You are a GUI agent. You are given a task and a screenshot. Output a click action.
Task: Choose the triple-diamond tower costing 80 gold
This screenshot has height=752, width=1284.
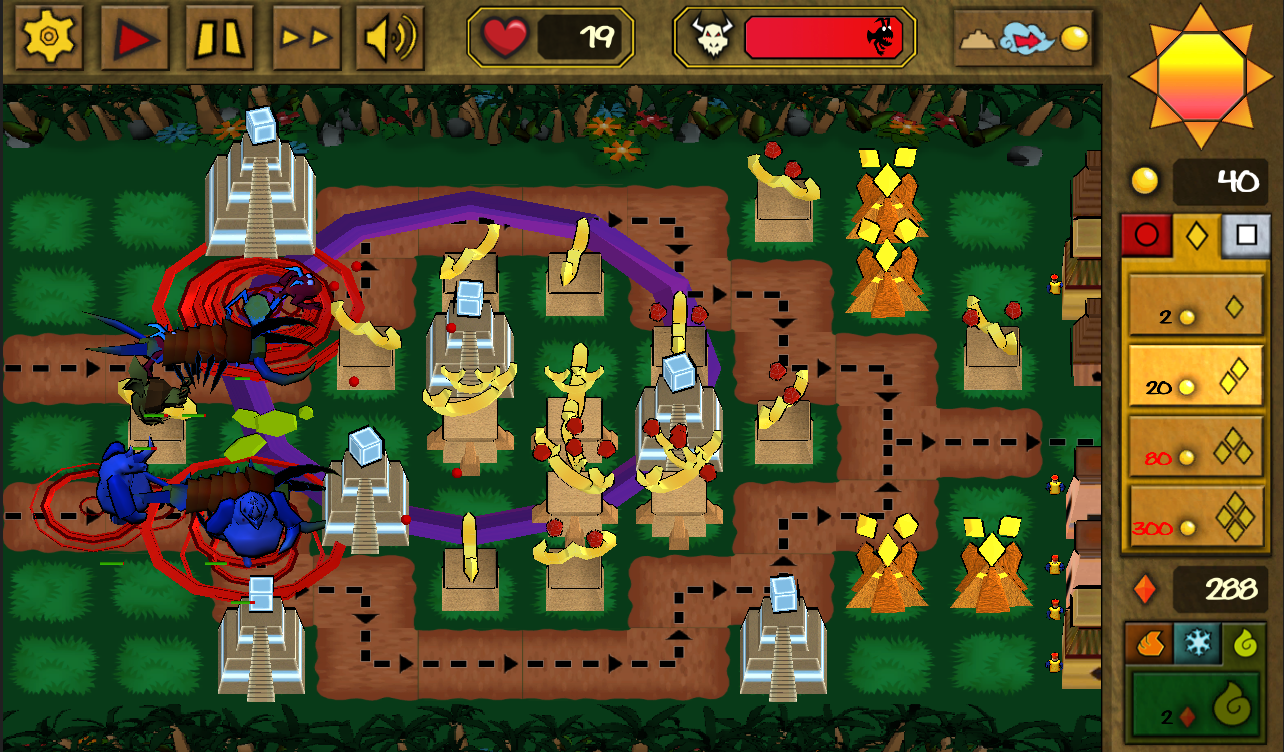[x=1196, y=447]
